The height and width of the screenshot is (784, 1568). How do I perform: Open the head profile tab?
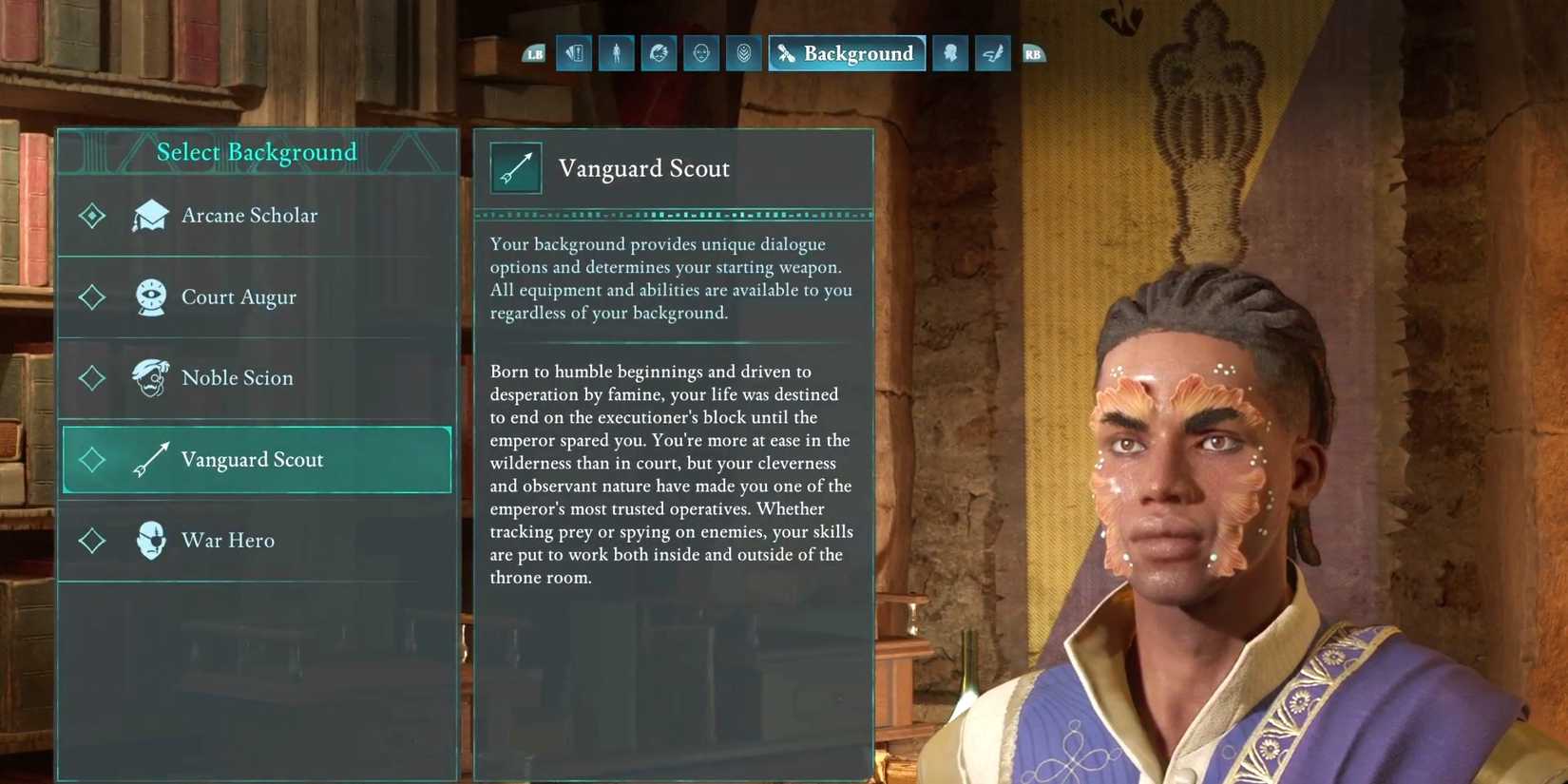pyautogui.click(x=950, y=54)
